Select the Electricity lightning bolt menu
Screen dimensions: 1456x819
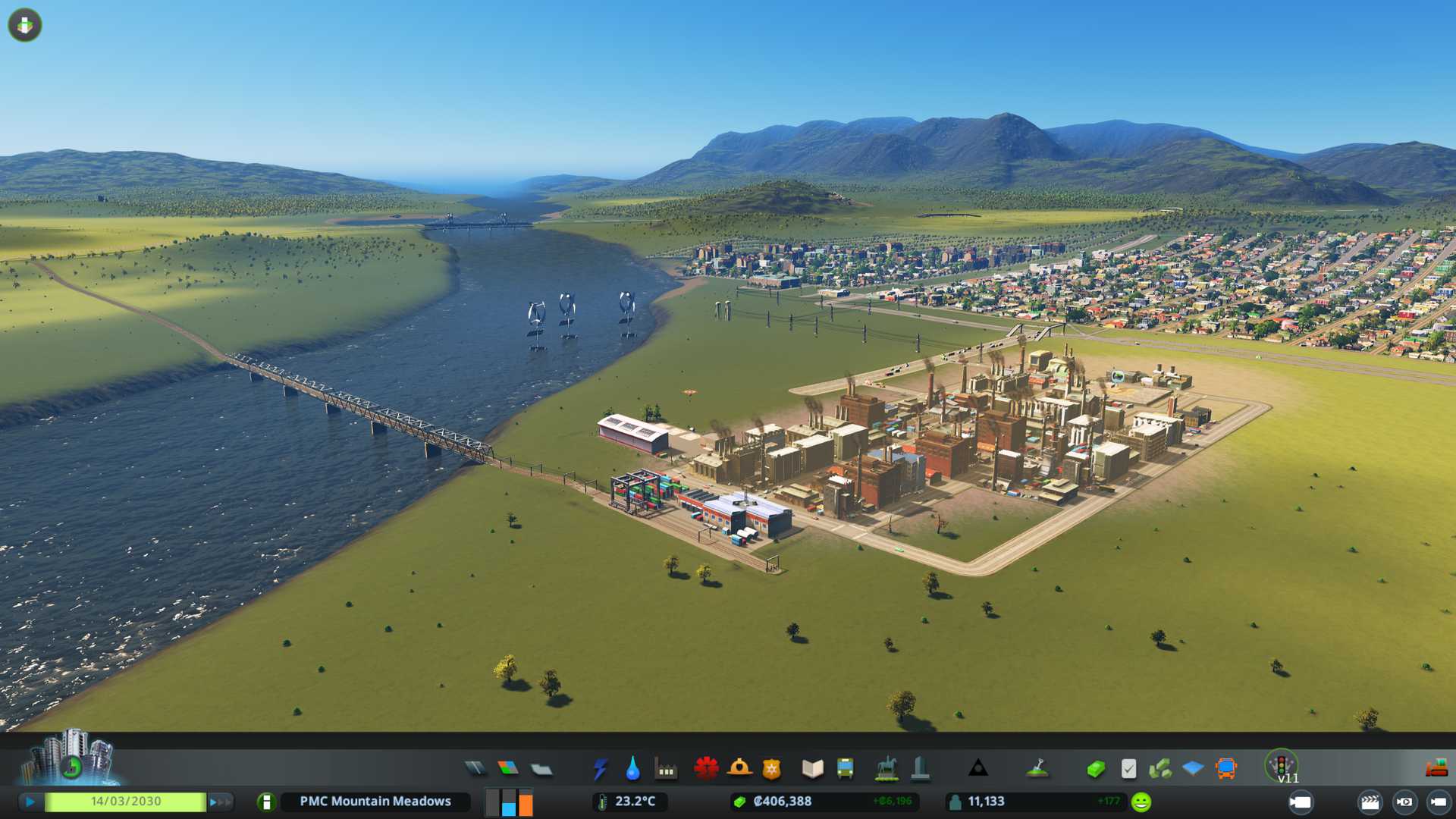click(600, 769)
